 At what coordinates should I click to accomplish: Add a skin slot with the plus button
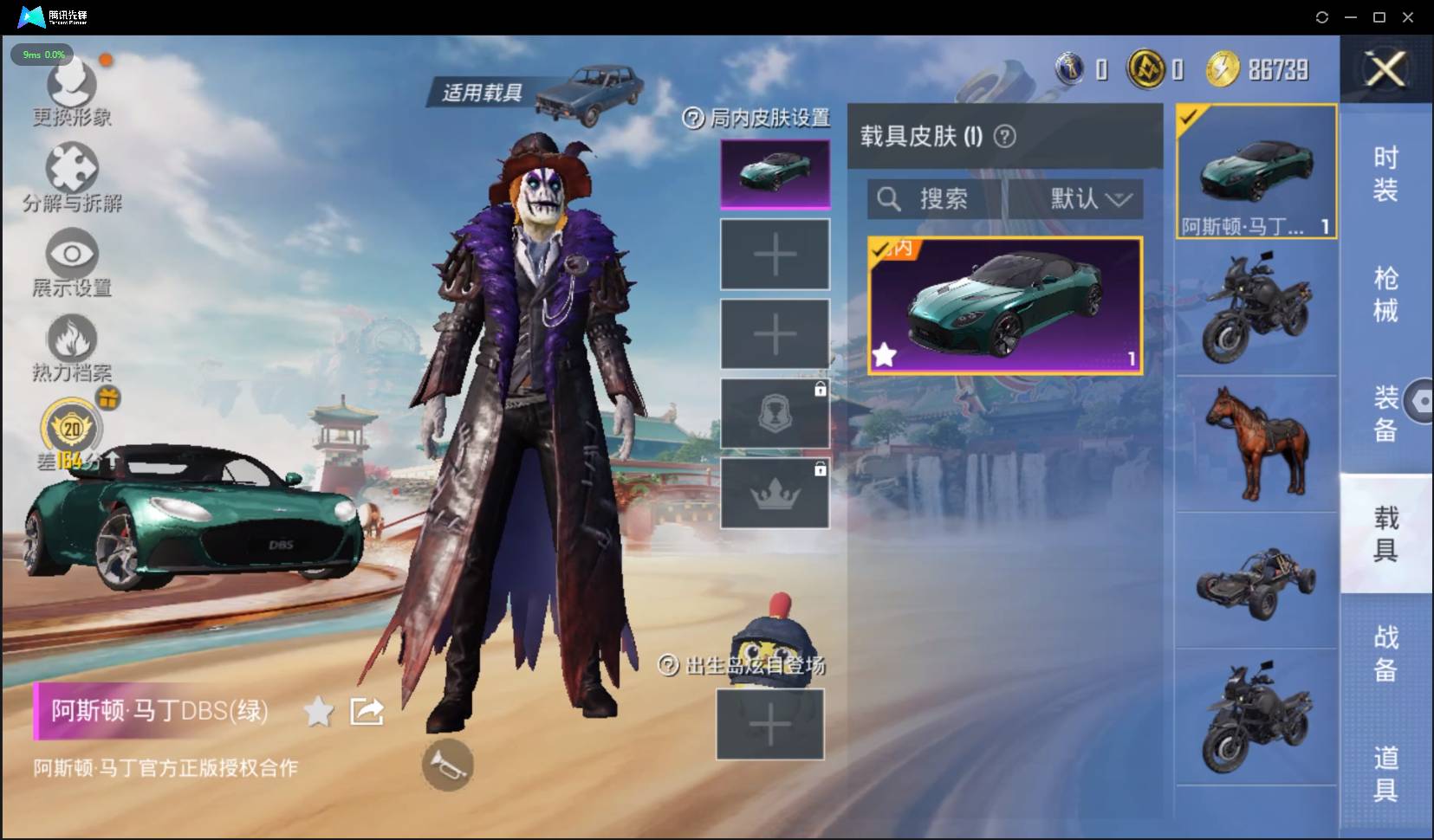click(x=774, y=254)
